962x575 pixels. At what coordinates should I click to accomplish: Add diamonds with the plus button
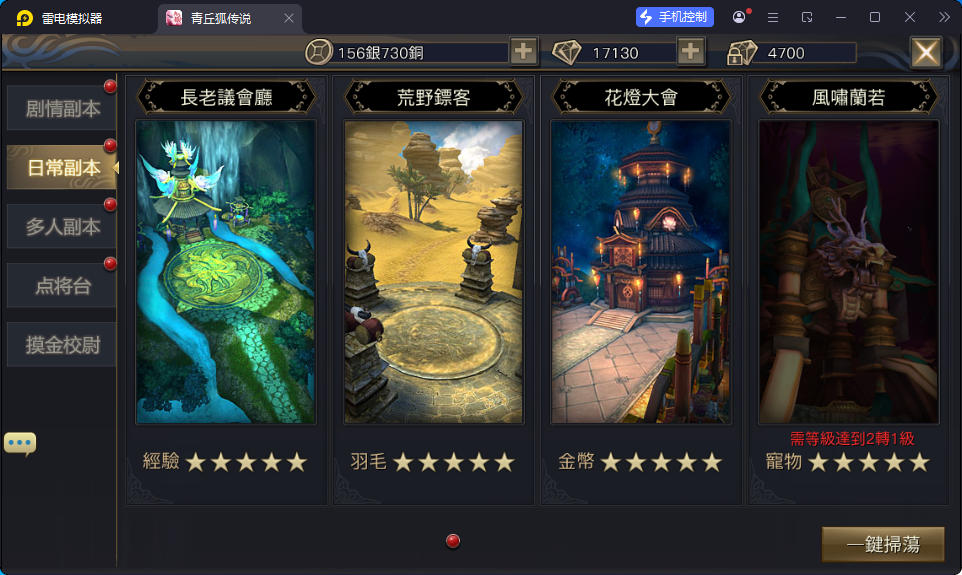pos(691,52)
